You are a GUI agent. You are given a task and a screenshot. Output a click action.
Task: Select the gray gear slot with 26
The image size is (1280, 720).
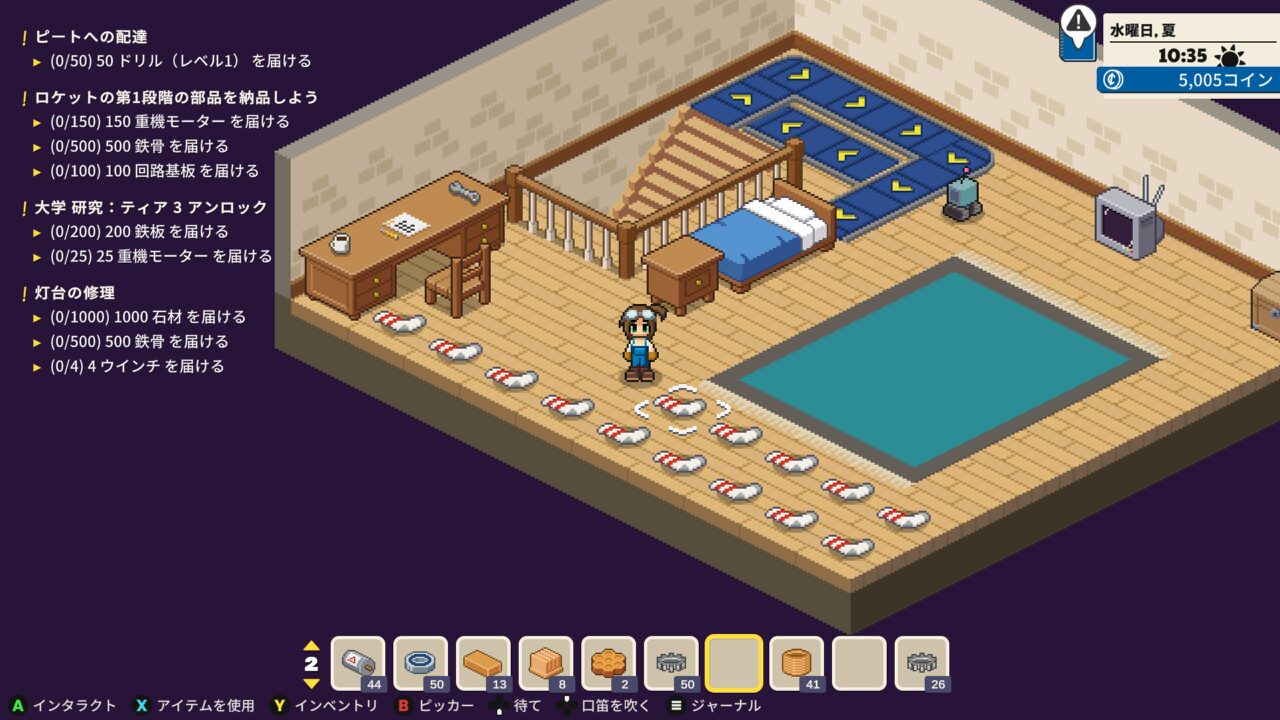click(922, 663)
